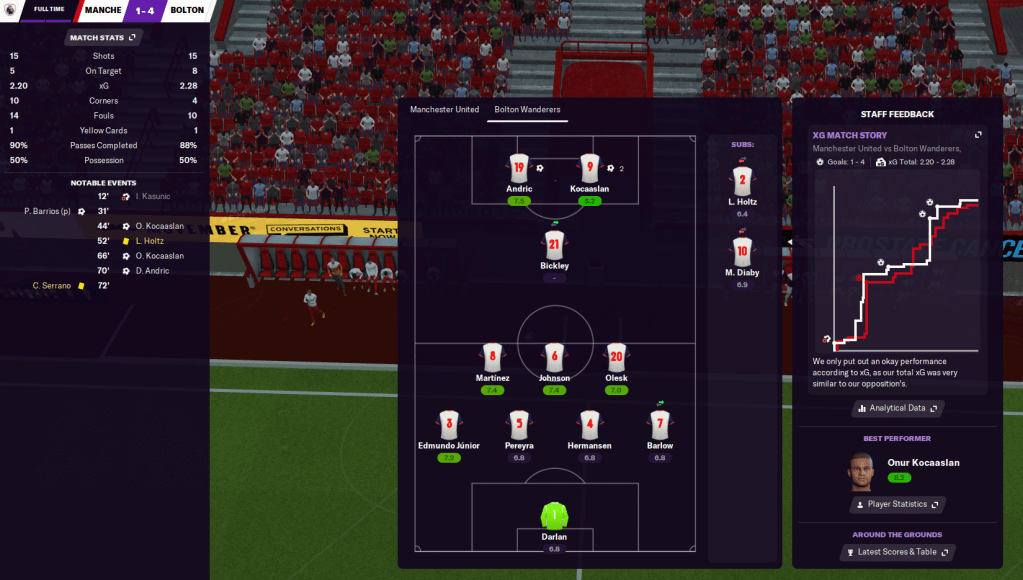Choose Hermansen in the back line
The image size is (1023, 580).
coord(589,424)
